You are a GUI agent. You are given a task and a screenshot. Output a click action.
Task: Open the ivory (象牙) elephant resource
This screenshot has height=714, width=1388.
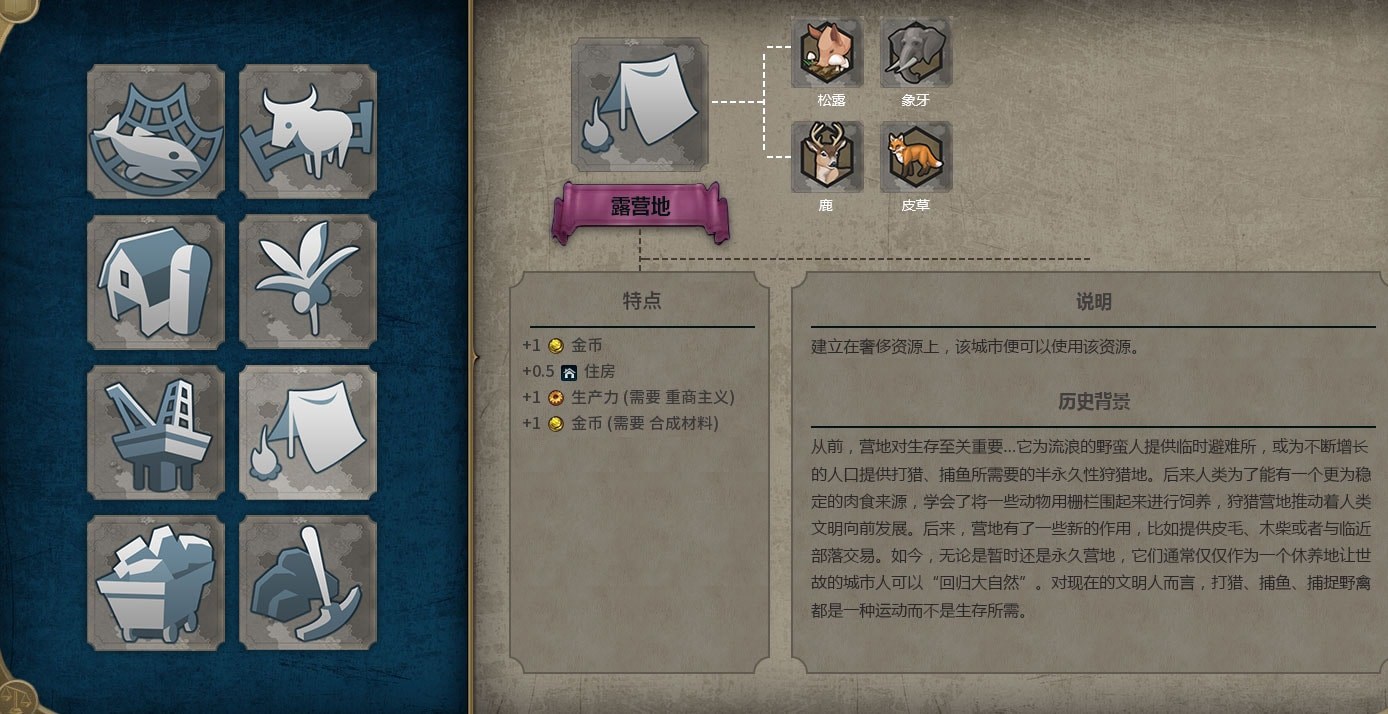[x=915, y=53]
